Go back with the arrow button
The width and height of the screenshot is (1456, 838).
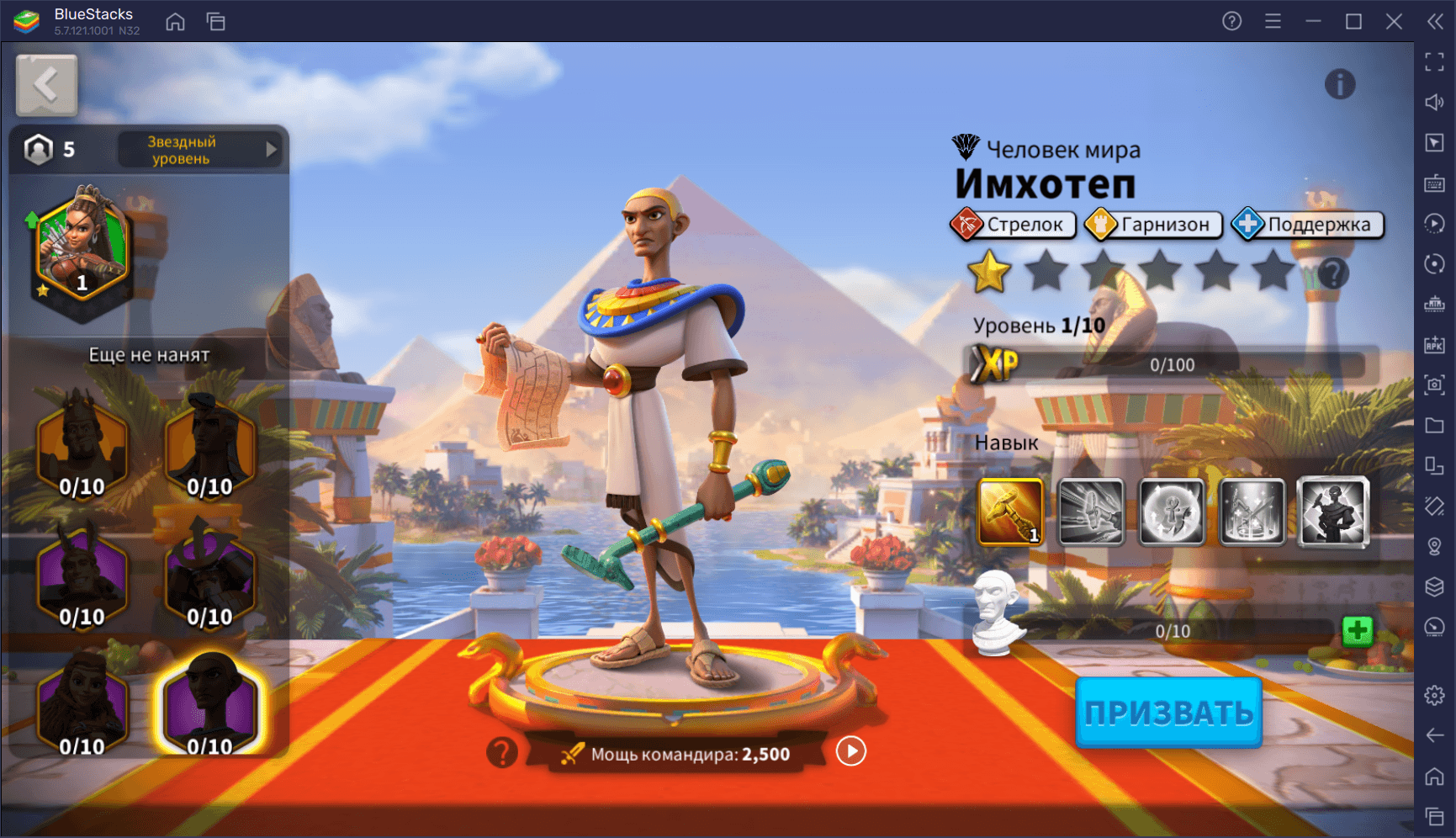click(47, 85)
